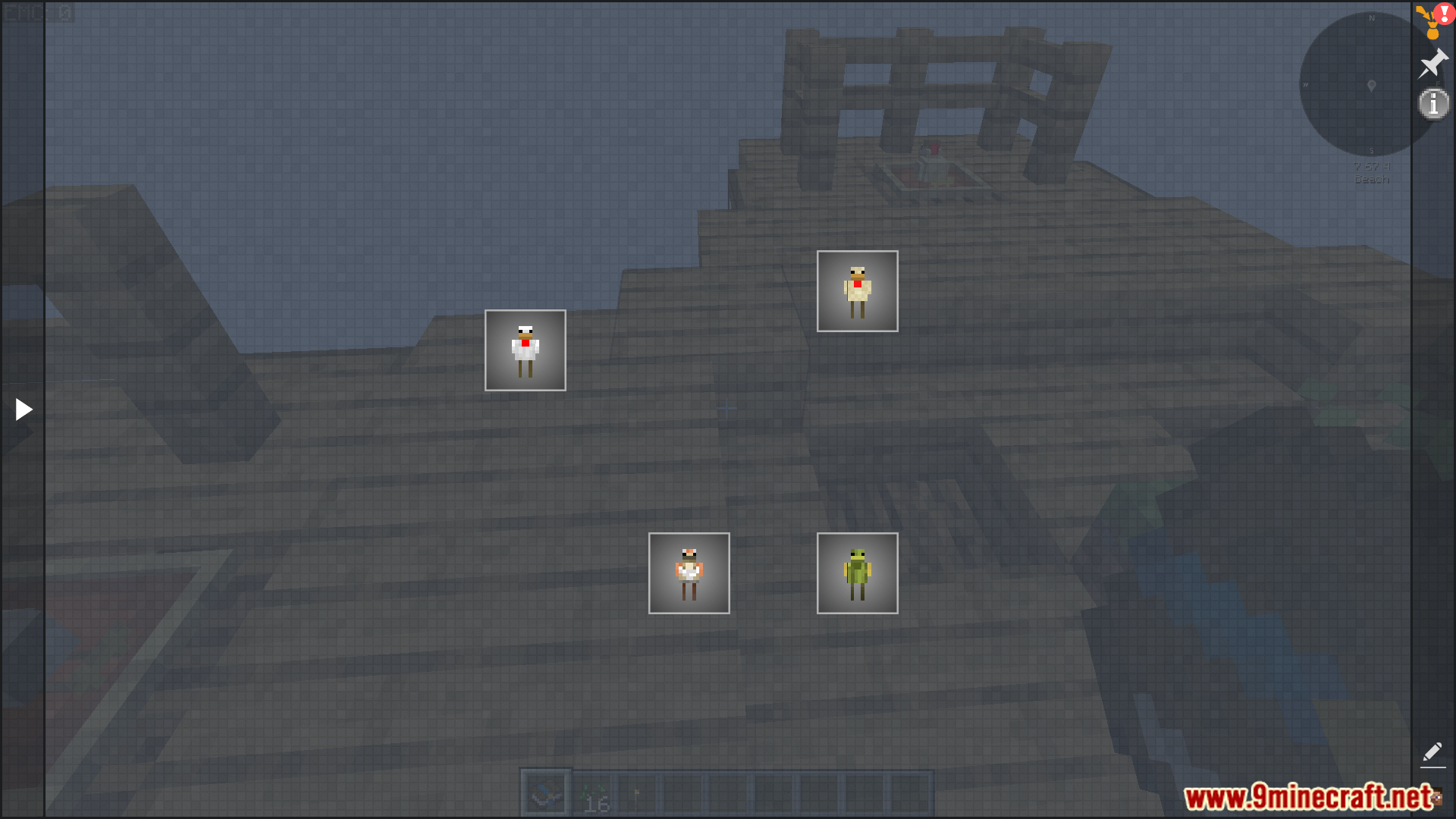The width and height of the screenshot is (1456, 819).
Task: Open the info icon on the right edge
Action: pos(1433,105)
